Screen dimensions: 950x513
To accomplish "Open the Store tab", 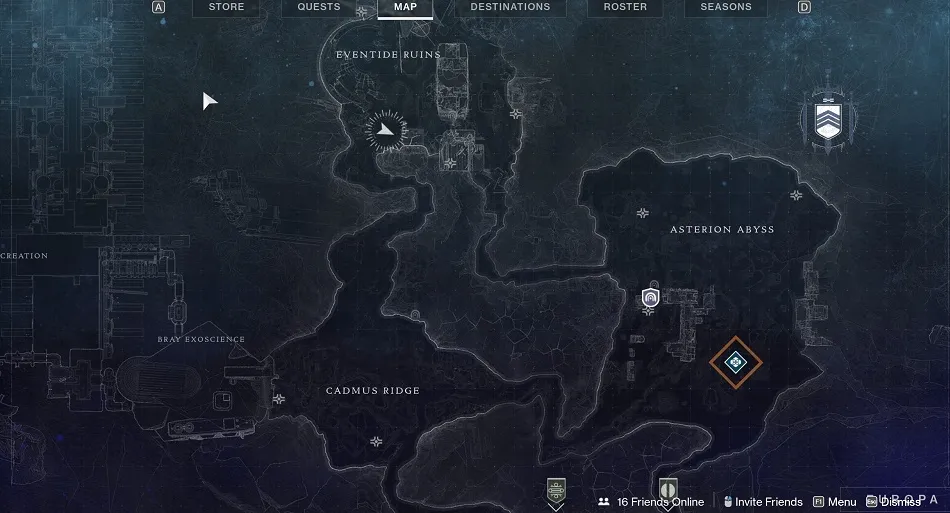I will [x=226, y=7].
